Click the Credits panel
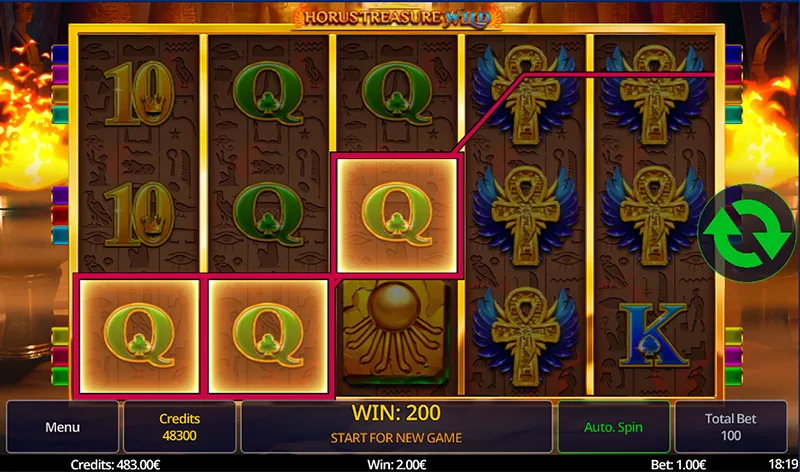This screenshot has width=800, height=472. 180,427
